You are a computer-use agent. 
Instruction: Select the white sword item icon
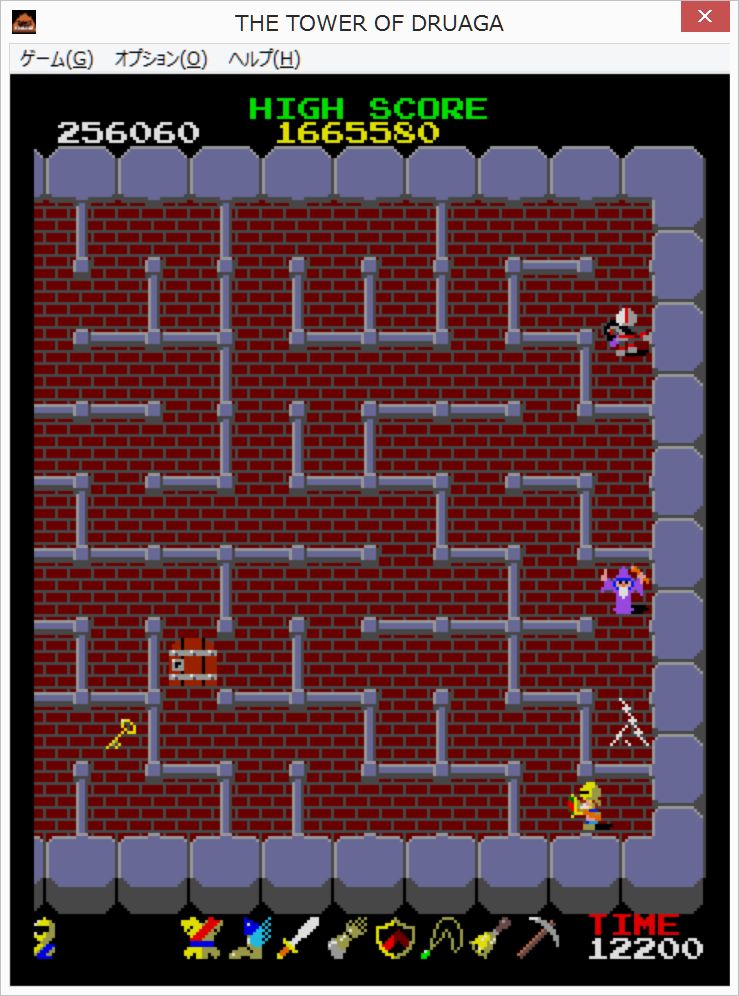point(298,938)
